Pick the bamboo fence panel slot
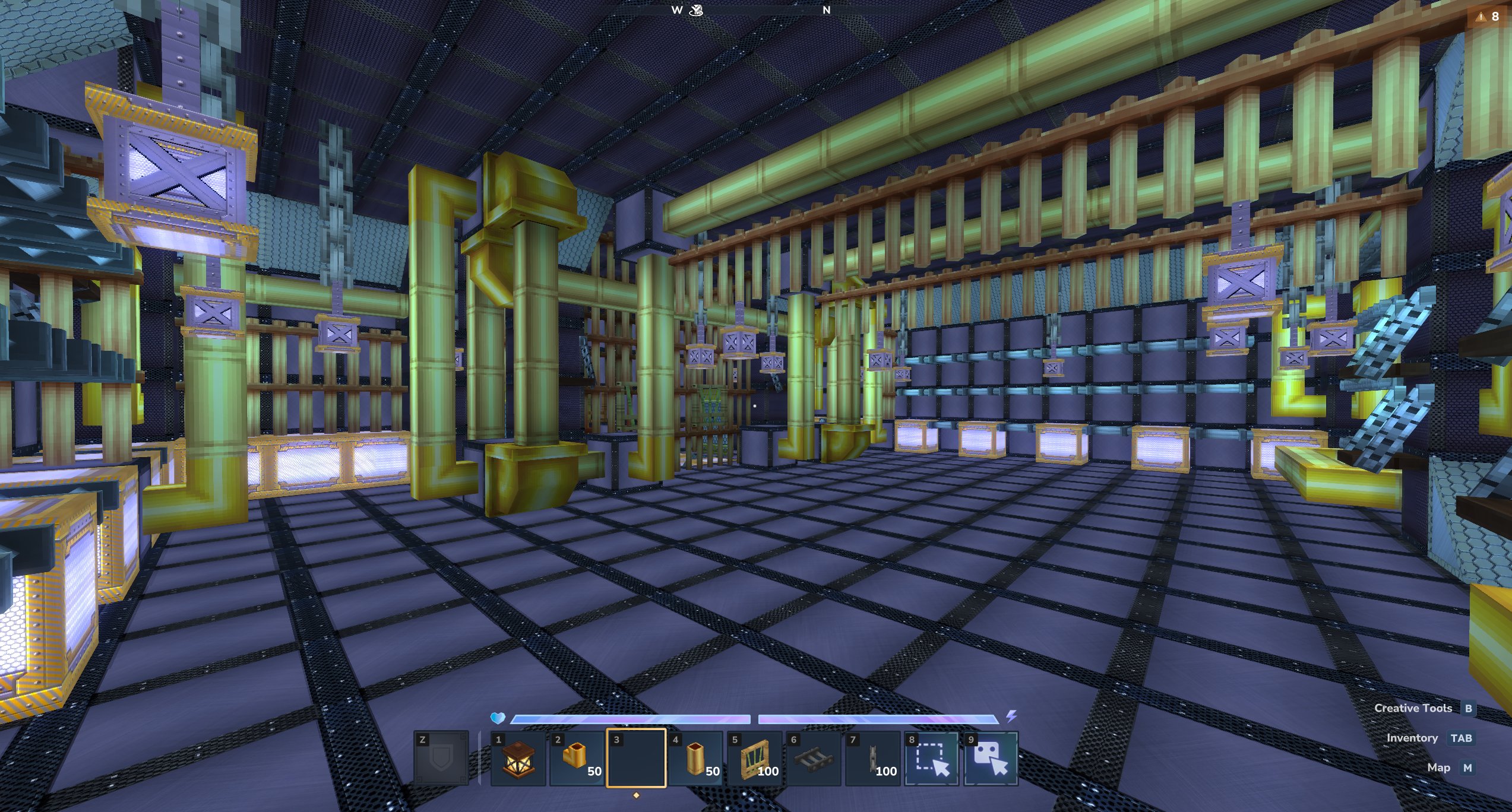This screenshot has height=812, width=1512. point(754,759)
